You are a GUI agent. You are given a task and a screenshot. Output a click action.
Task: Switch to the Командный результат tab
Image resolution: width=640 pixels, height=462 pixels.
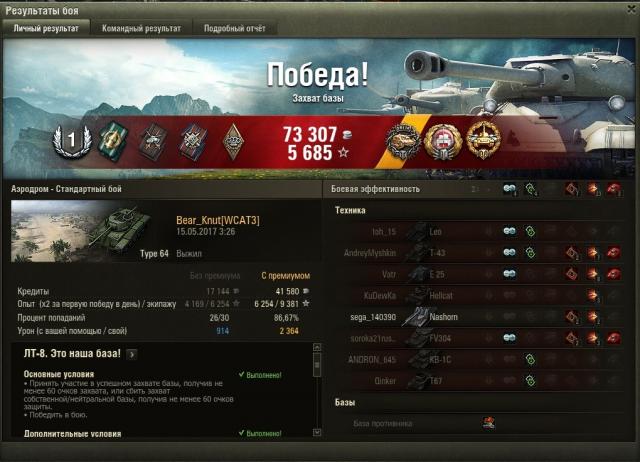[141, 29]
